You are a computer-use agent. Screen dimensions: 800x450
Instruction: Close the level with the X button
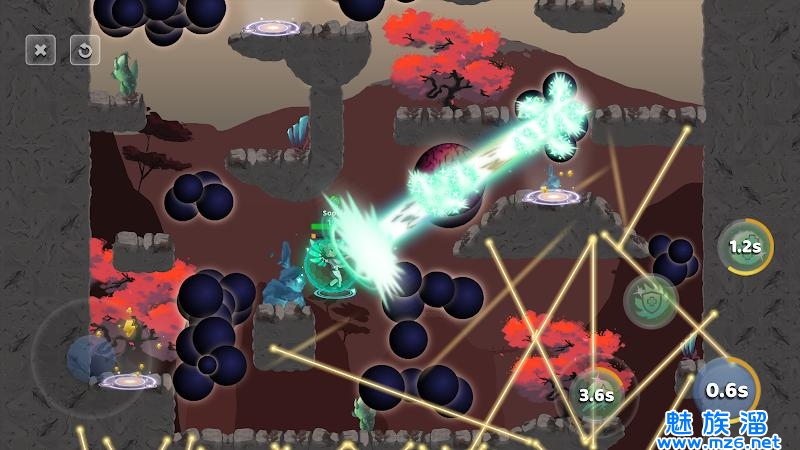point(40,49)
